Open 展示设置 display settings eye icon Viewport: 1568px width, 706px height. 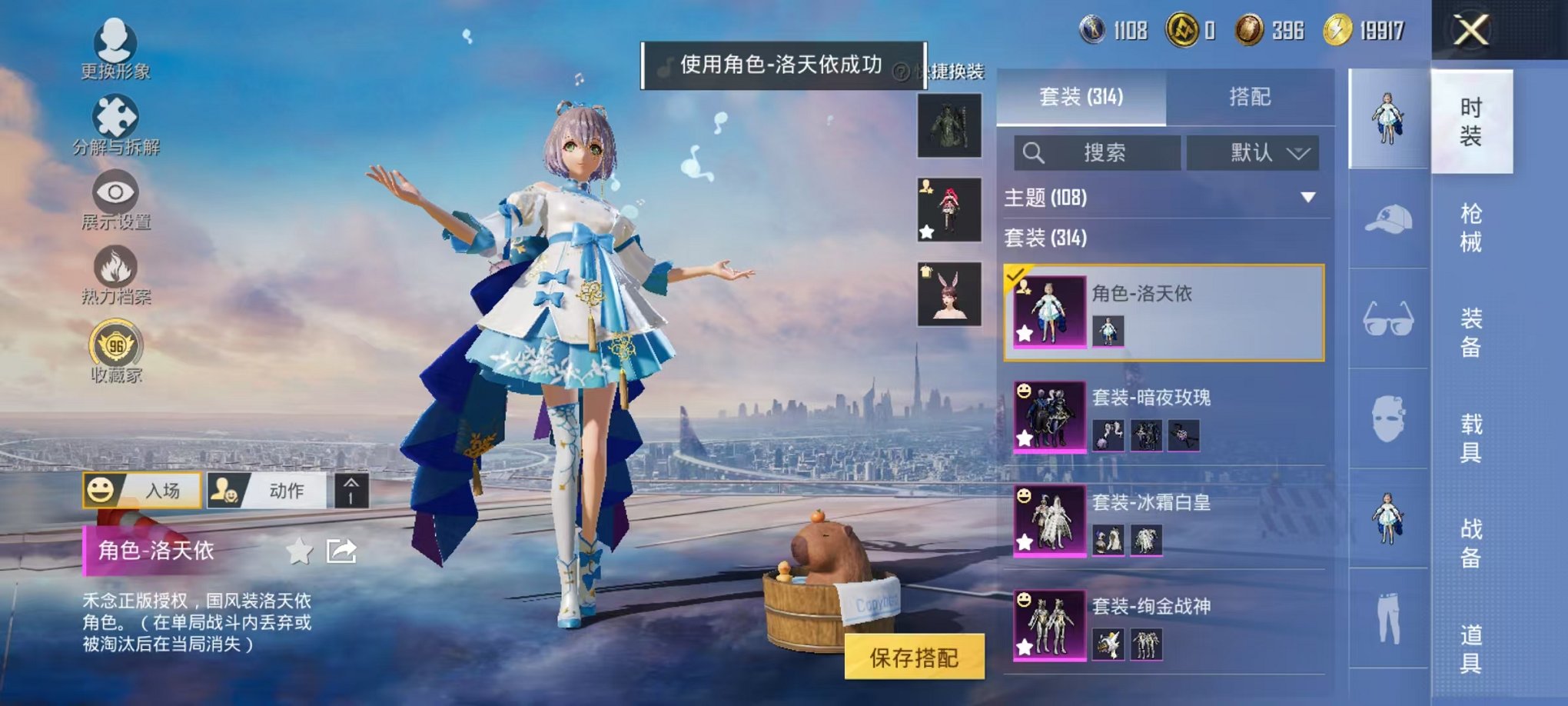pyautogui.click(x=114, y=192)
